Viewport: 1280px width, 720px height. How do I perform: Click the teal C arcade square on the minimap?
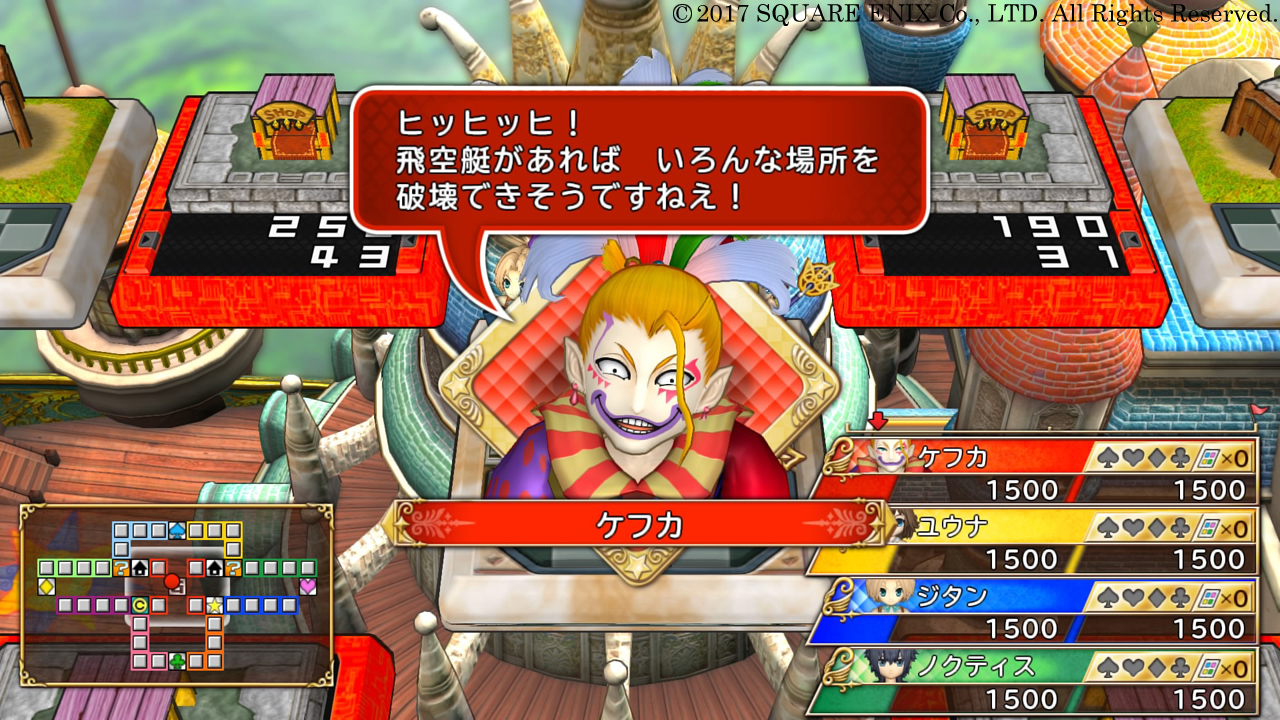pyautogui.click(x=140, y=606)
